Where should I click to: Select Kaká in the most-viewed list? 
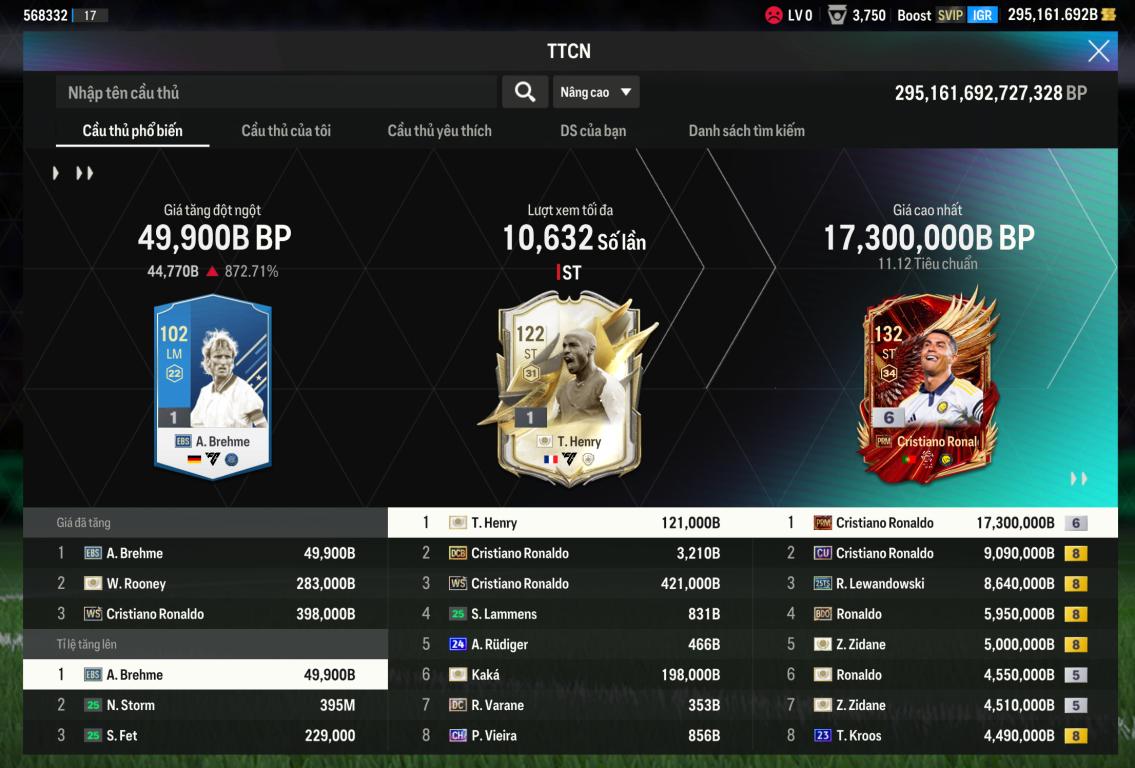570,675
